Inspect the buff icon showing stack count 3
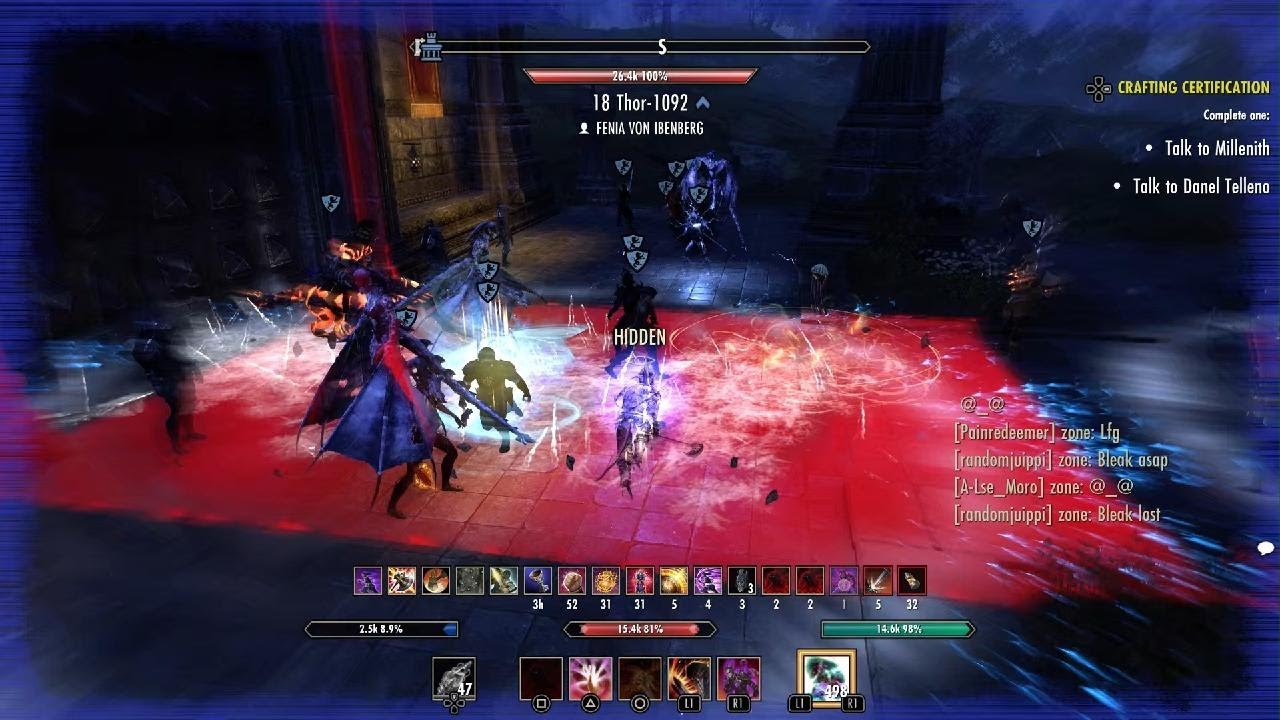The image size is (1280, 720). coord(742,581)
